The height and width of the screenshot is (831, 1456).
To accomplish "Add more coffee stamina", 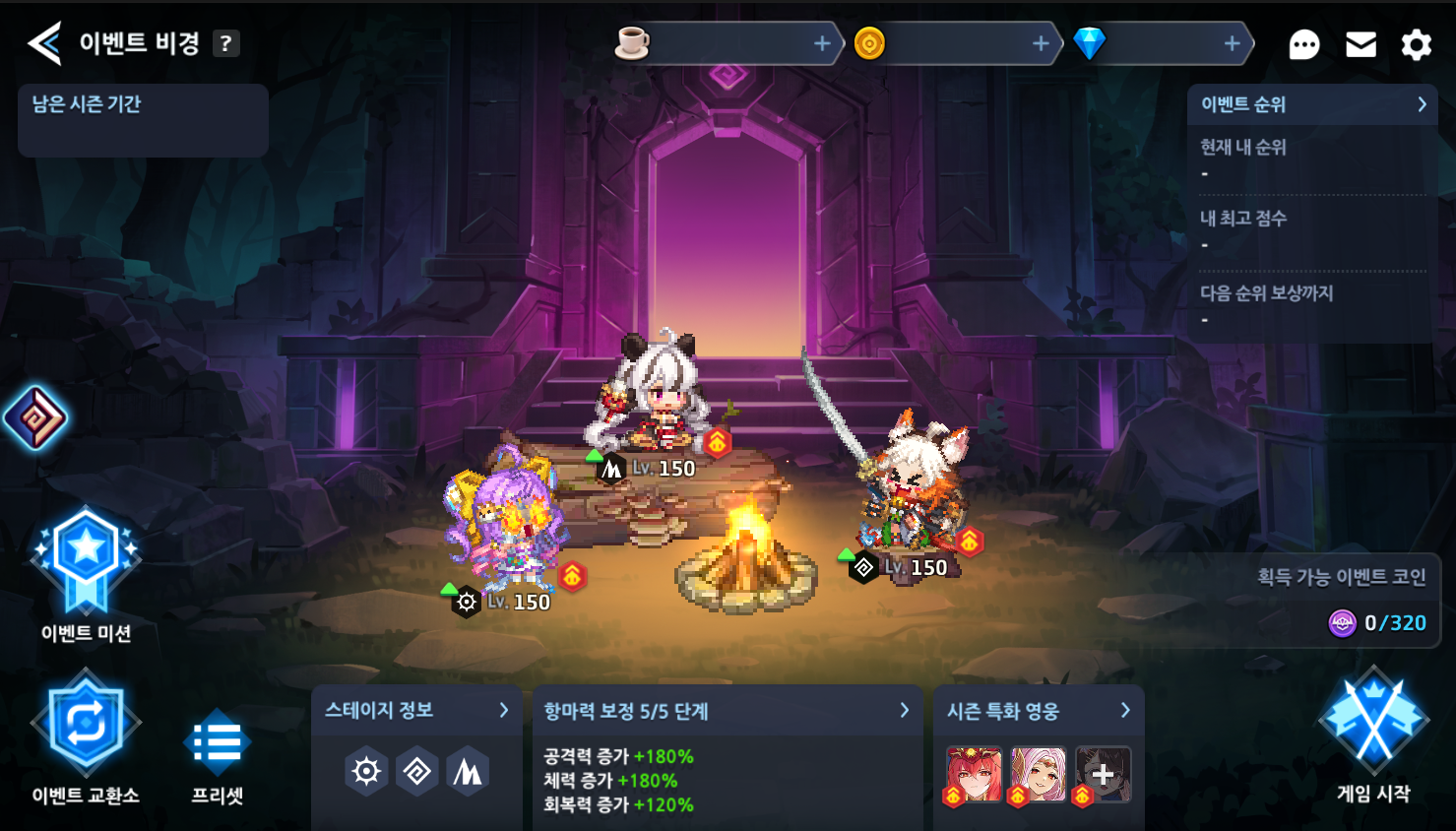I will tap(822, 43).
